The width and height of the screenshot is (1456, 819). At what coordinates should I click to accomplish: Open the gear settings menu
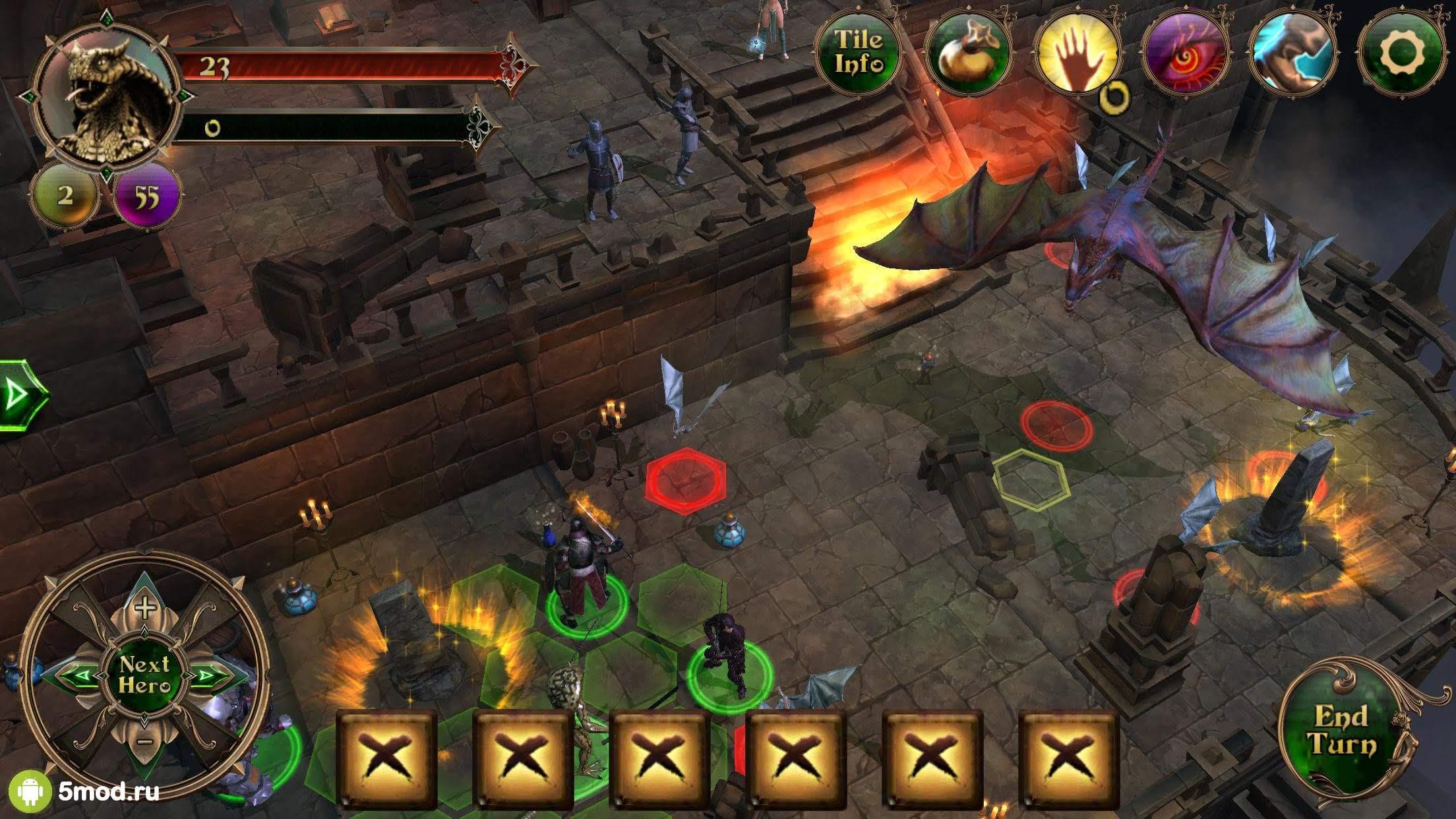(x=1401, y=51)
